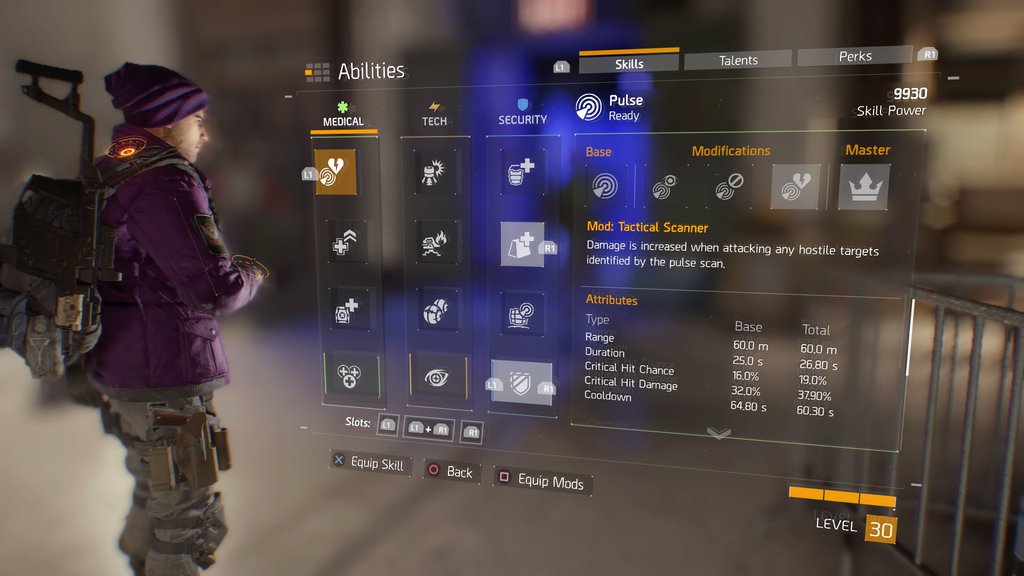Choose the Turret skill with flame icon
Image resolution: width=1024 pixels, height=576 pixels.
click(436, 241)
